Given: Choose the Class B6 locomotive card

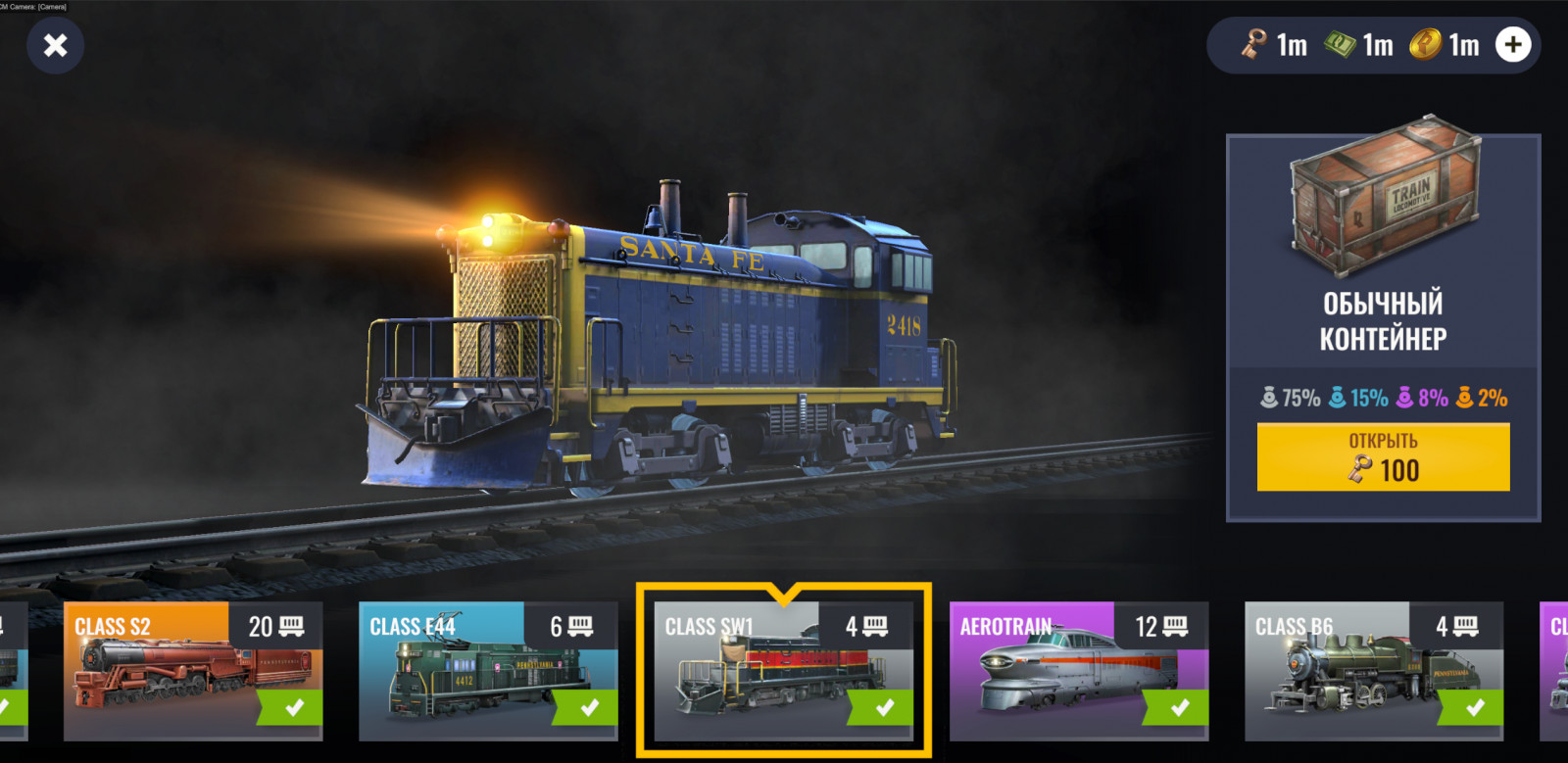Looking at the screenshot, I should point(1373,671).
